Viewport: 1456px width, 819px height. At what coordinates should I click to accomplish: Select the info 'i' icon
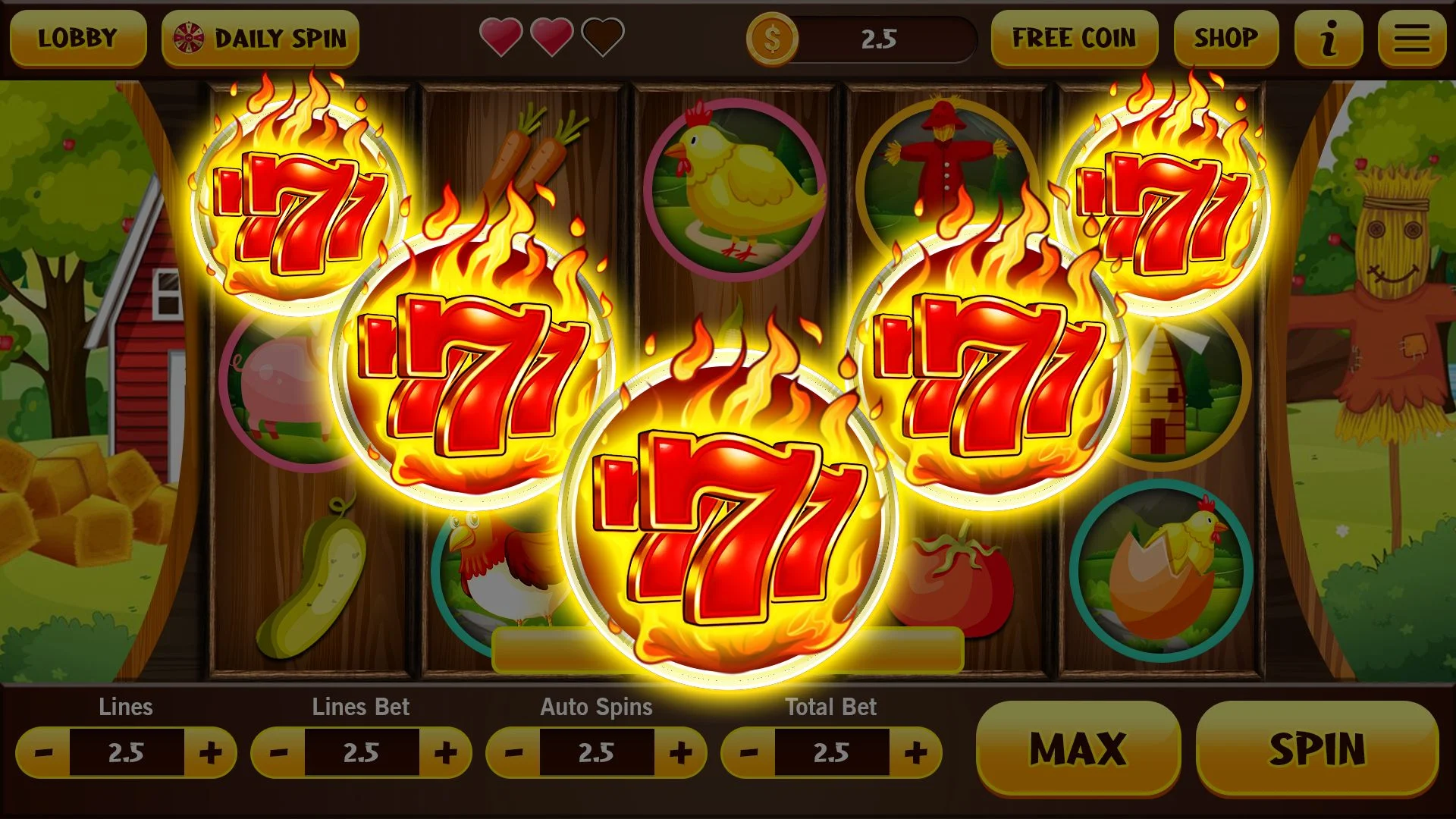(1328, 39)
